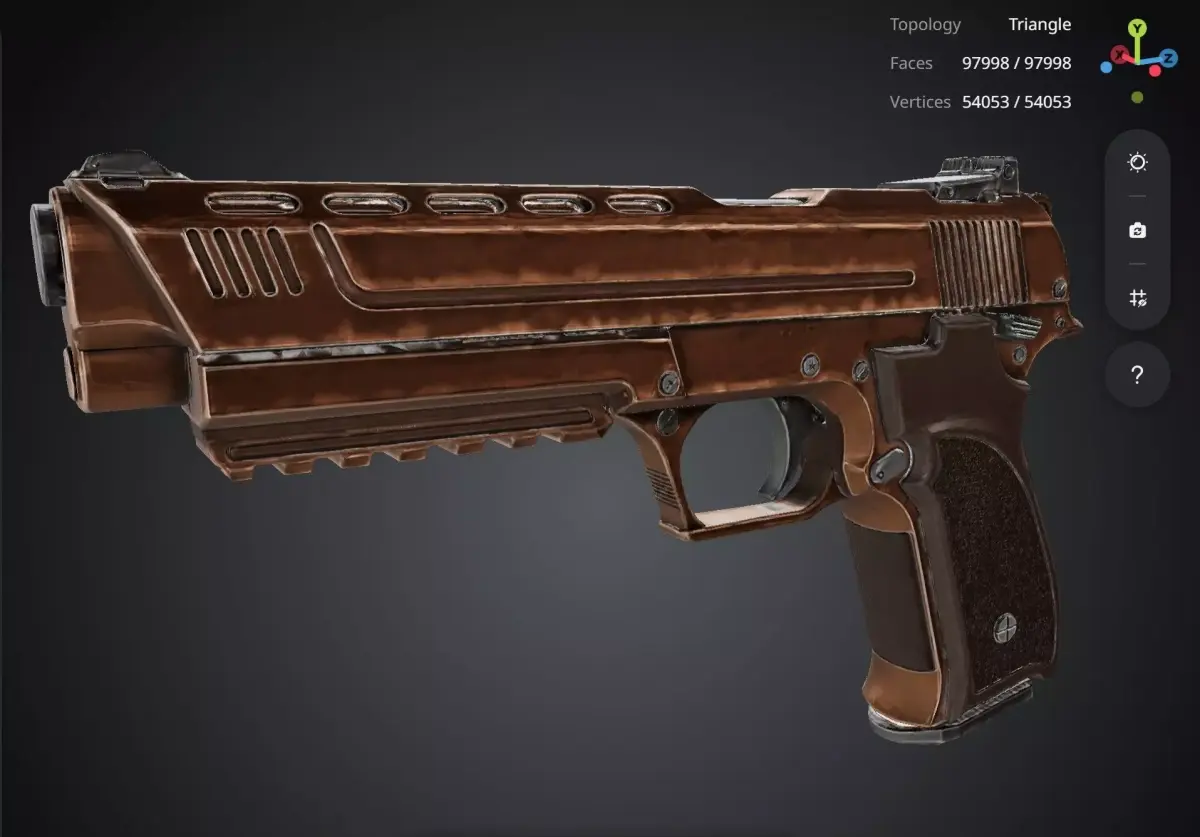The width and height of the screenshot is (1200, 837).
Task: Toggle the sun lighting control
Action: pos(1137,163)
